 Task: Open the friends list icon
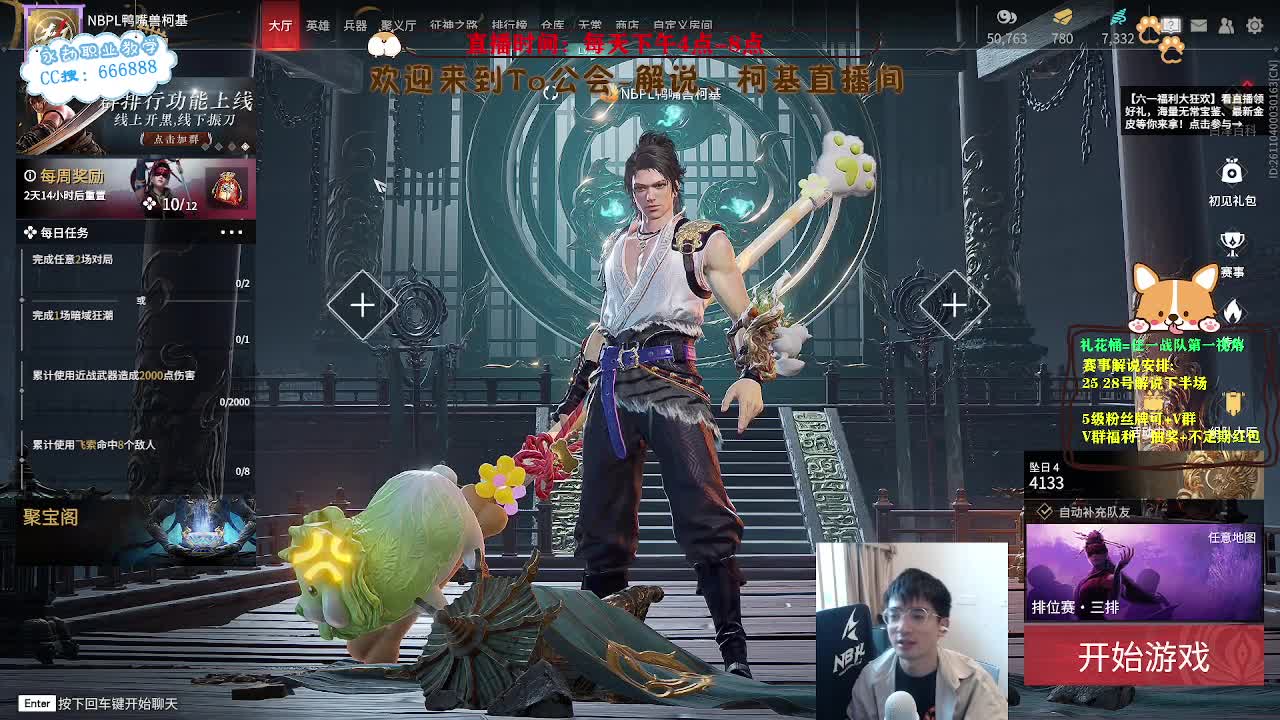tap(1224, 24)
